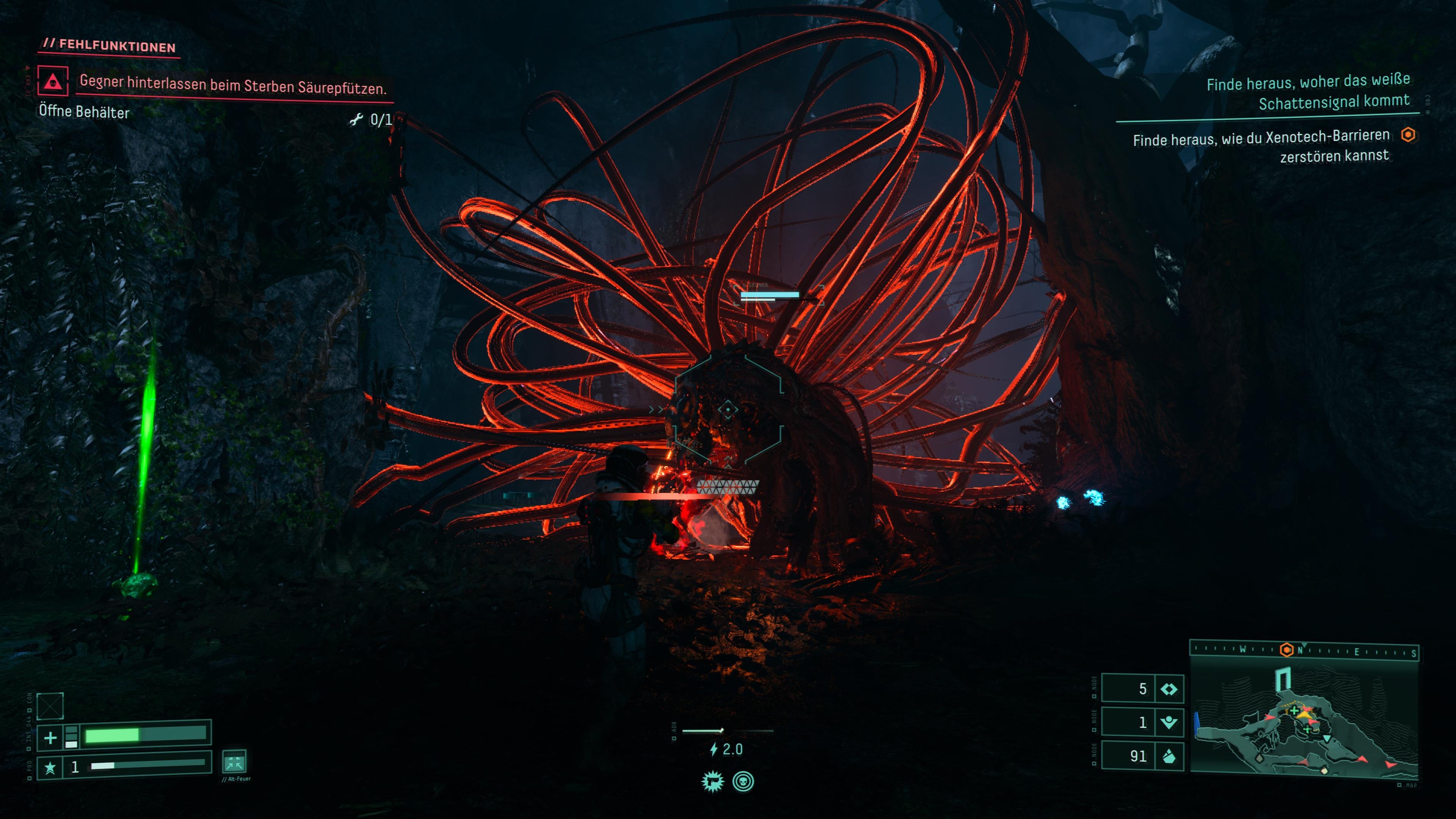Viewport: 1456px width, 819px height.
Task: Click the ether resource icon showing 5
Action: 1168,689
